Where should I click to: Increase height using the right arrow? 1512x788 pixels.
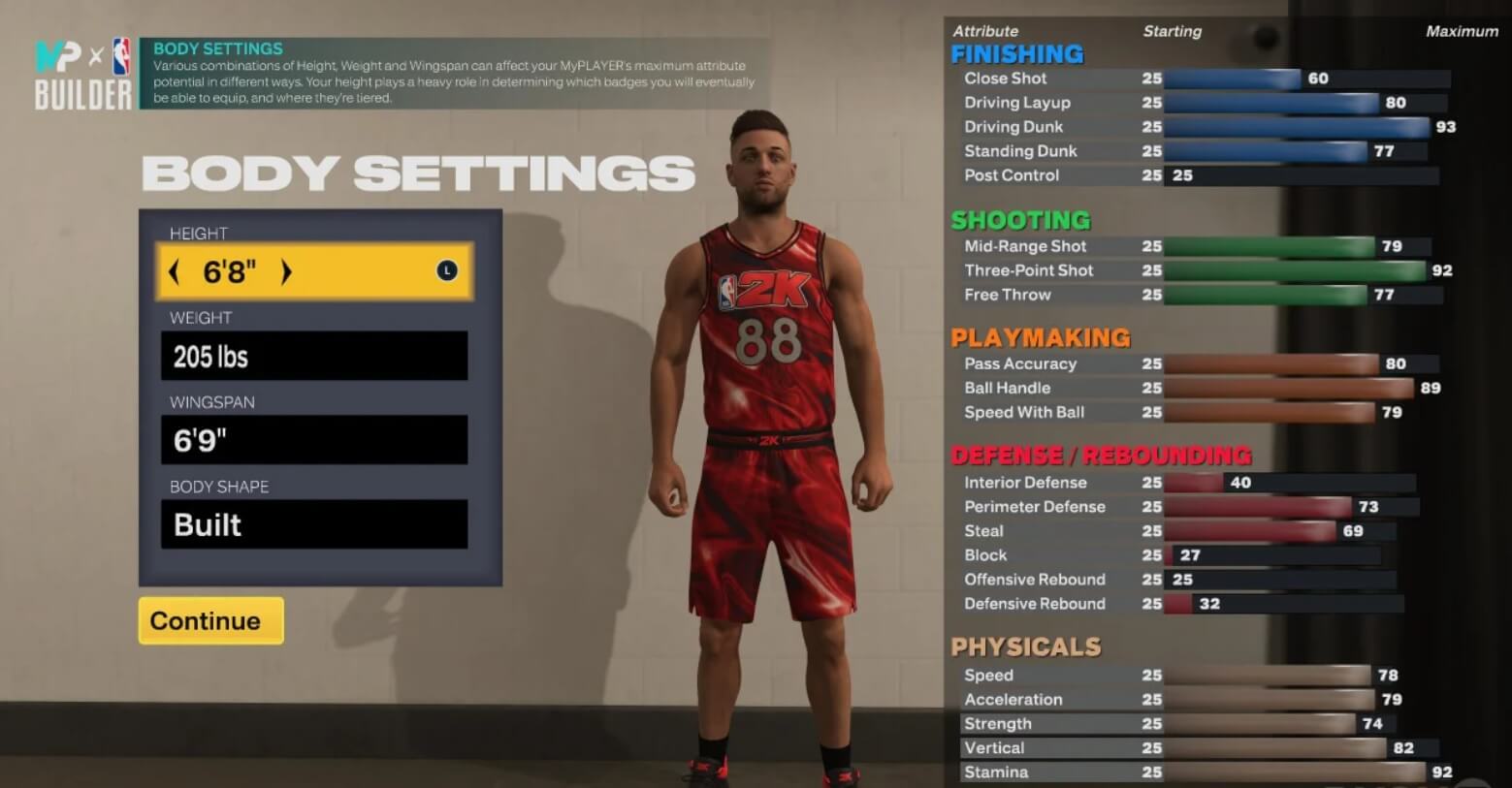click(x=286, y=272)
